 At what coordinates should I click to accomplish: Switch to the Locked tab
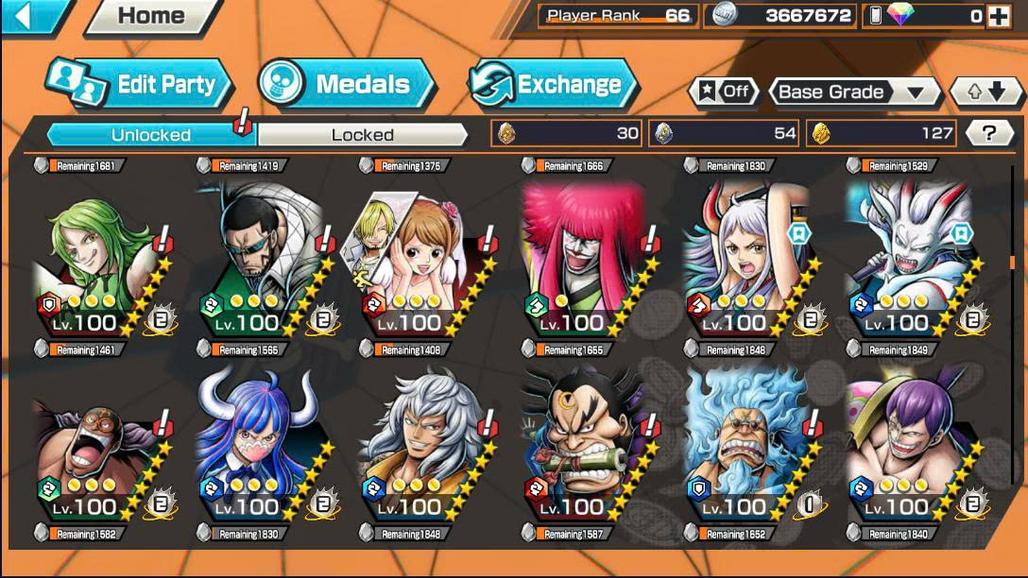[x=362, y=134]
